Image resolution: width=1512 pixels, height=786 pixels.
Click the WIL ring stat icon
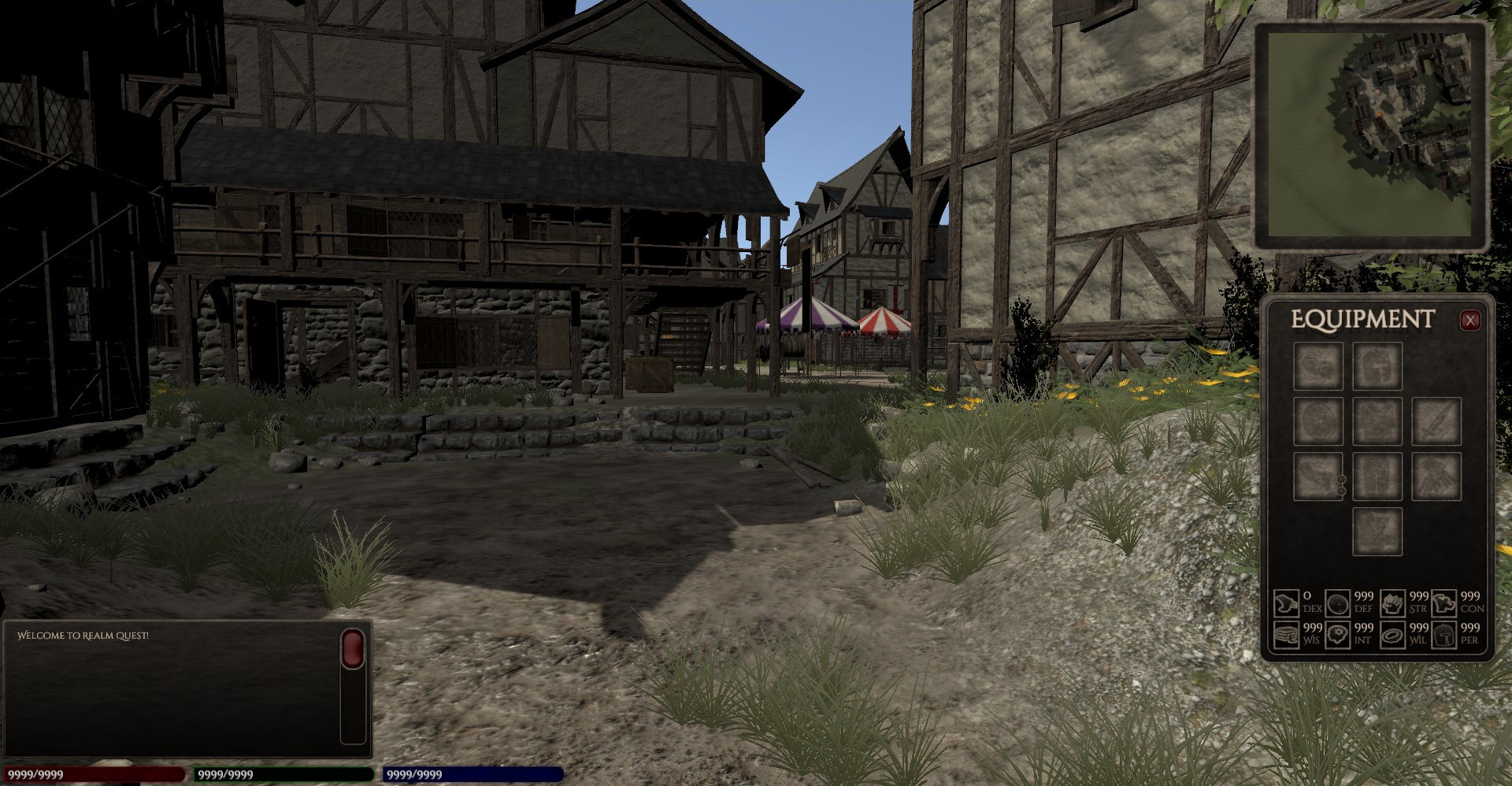(x=1392, y=635)
